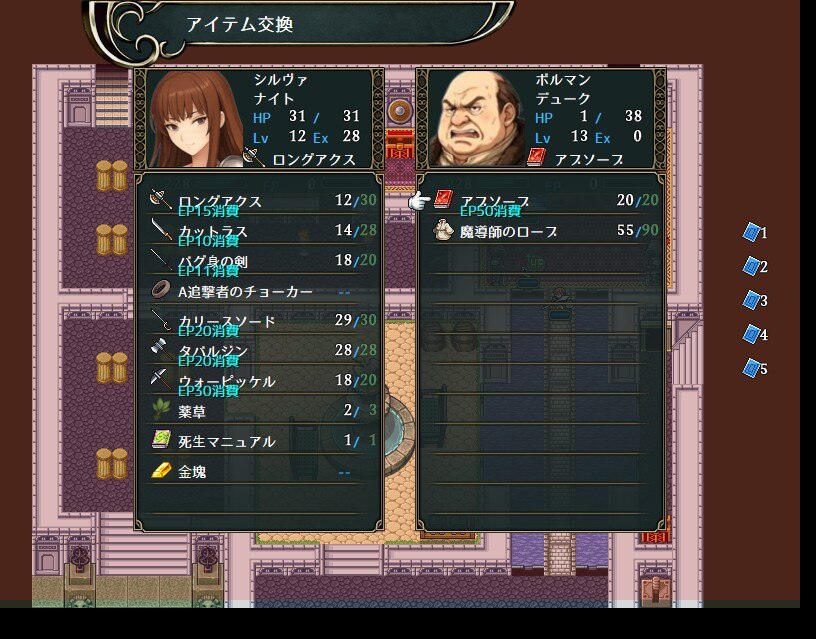Select the 金塊 gold ingot row

[258, 471]
